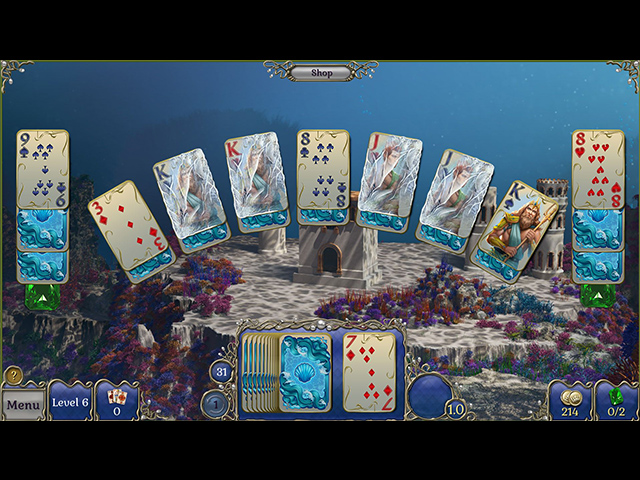Draw a card from the stock pile
640x480 pixels.
pyautogui.click(x=305, y=373)
